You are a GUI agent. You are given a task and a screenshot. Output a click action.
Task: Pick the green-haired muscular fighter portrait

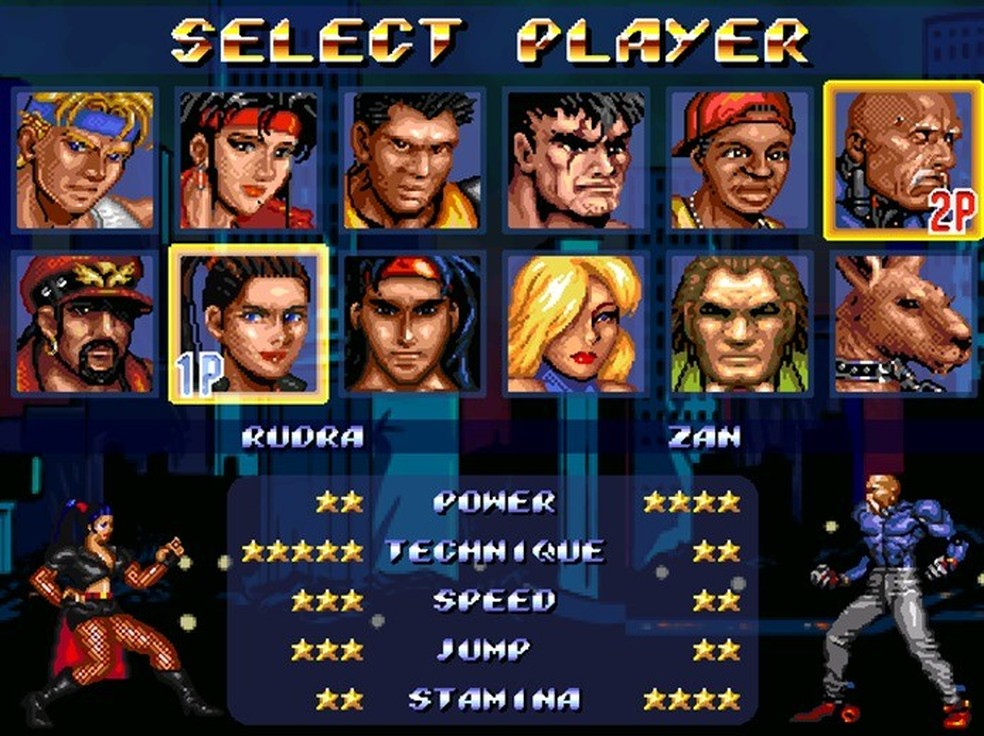click(739, 323)
